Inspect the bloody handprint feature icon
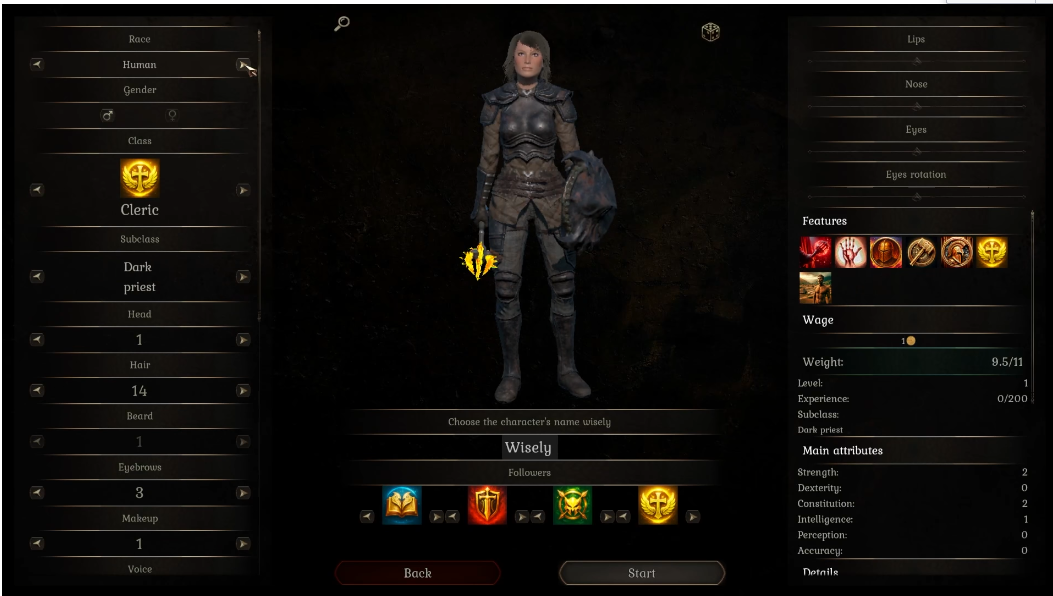The height and width of the screenshot is (596, 1053). pyautogui.click(x=851, y=252)
